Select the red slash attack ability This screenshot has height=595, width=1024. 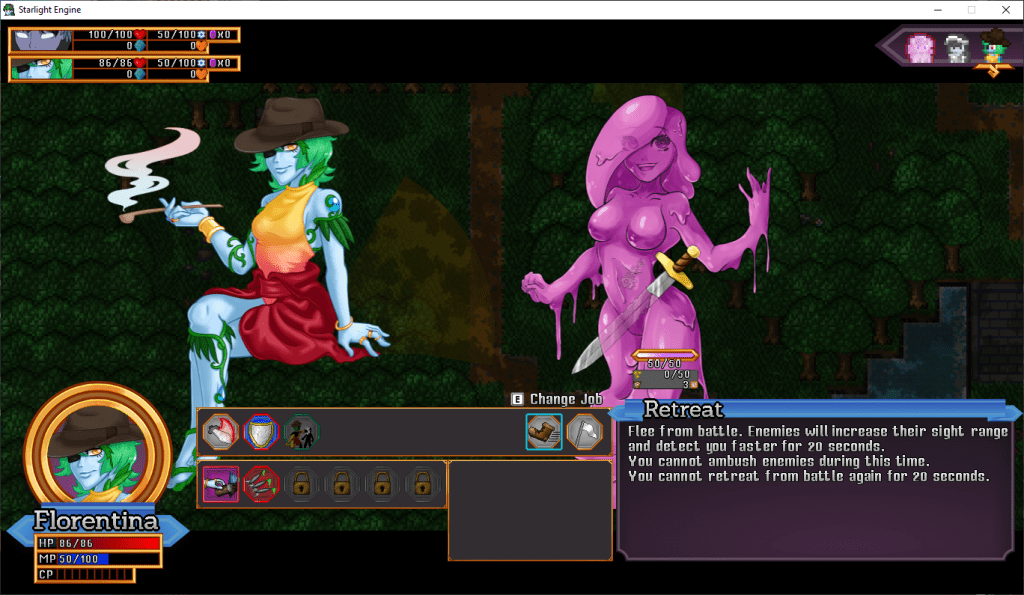tap(220, 432)
